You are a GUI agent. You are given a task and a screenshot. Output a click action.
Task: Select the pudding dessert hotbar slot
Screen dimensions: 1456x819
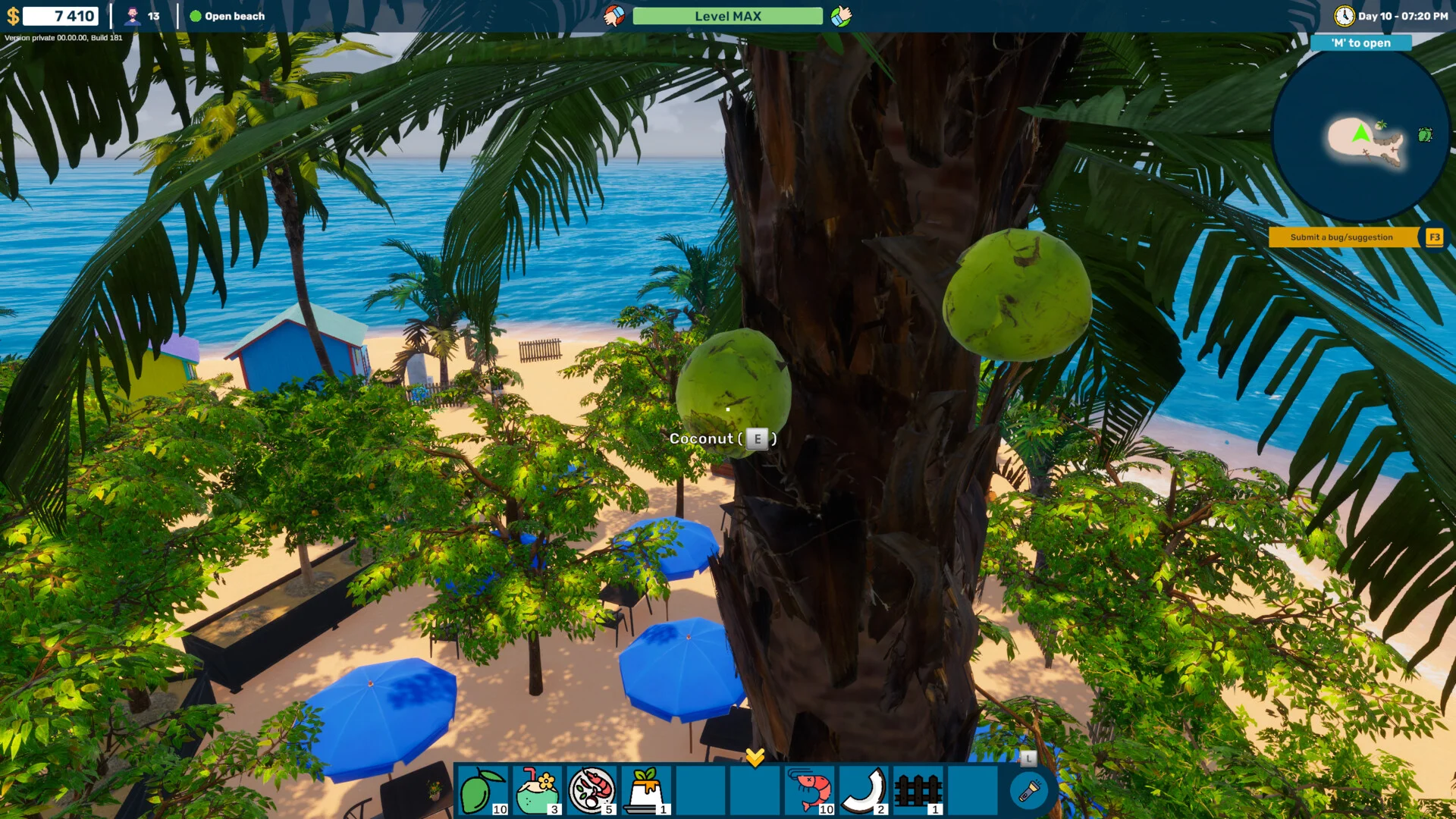point(646,790)
